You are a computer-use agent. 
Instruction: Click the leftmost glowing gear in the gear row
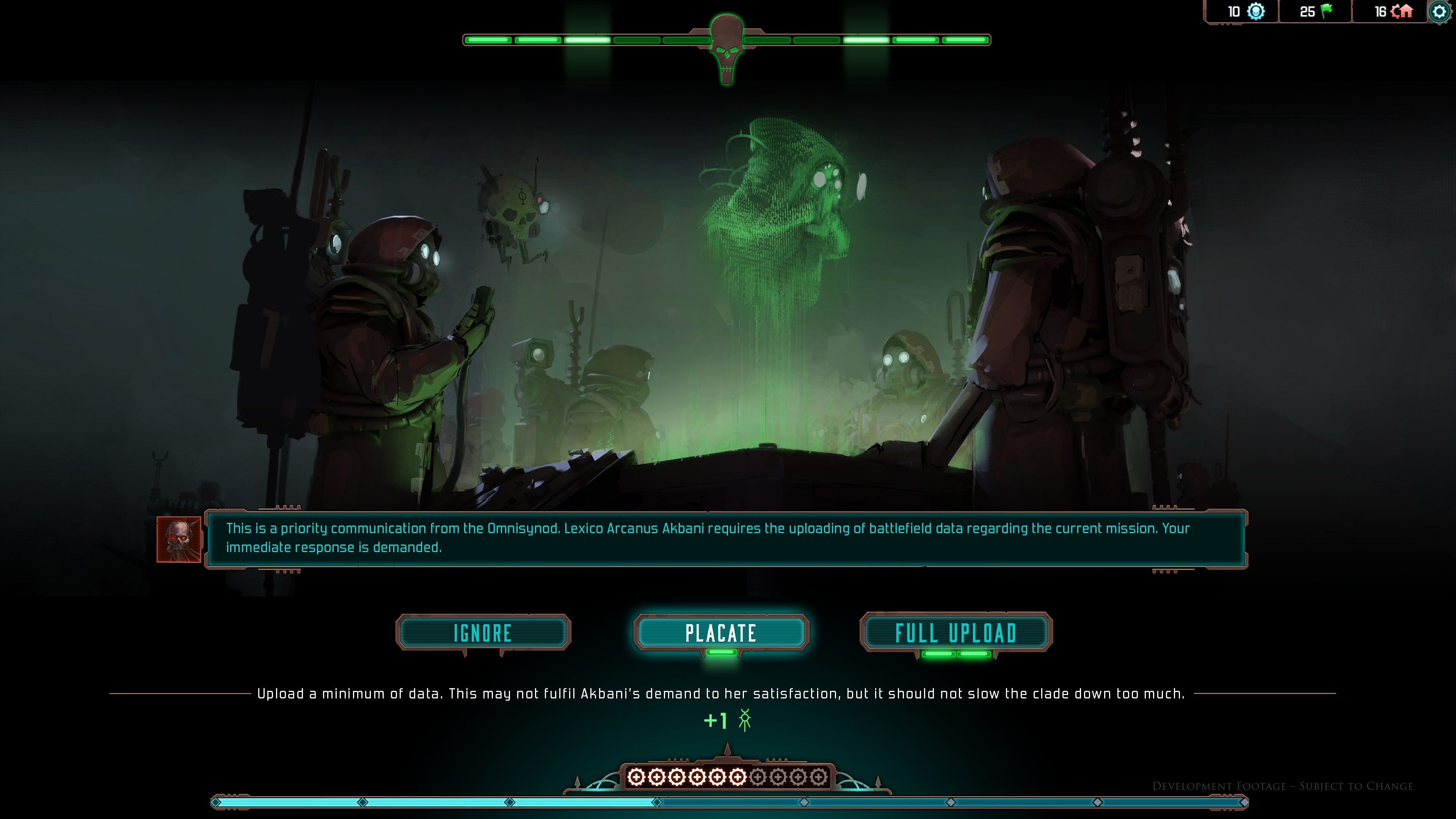(637, 778)
